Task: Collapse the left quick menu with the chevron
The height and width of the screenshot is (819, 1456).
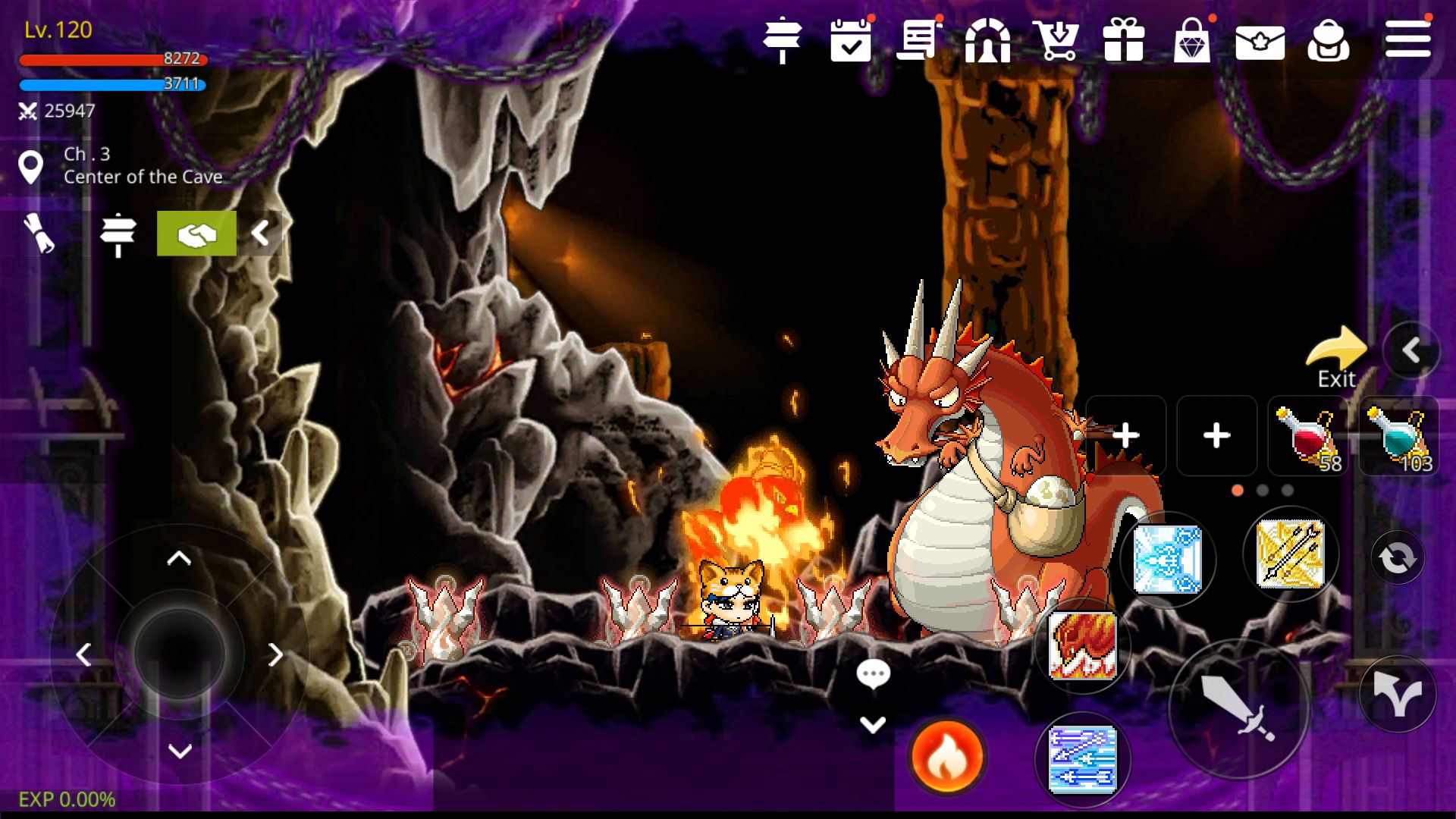Action: tap(262, 234)
